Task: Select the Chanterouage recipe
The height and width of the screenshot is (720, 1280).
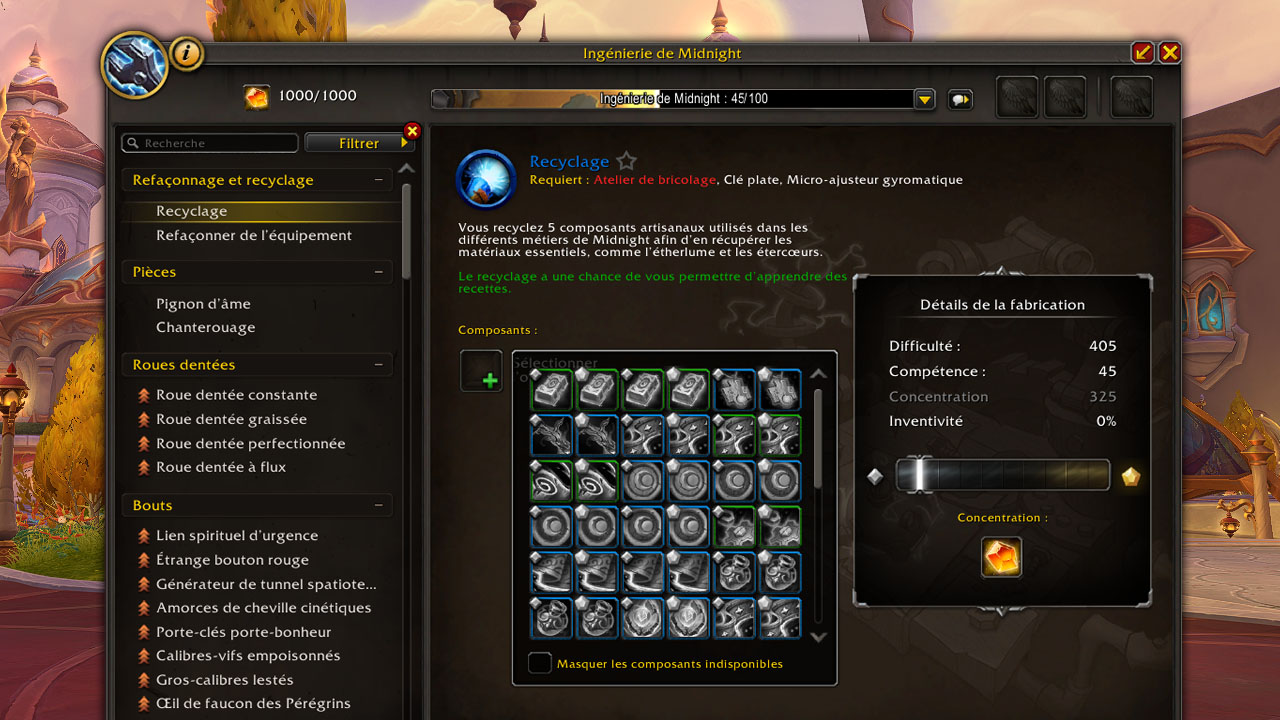Action: click(206, 327)
